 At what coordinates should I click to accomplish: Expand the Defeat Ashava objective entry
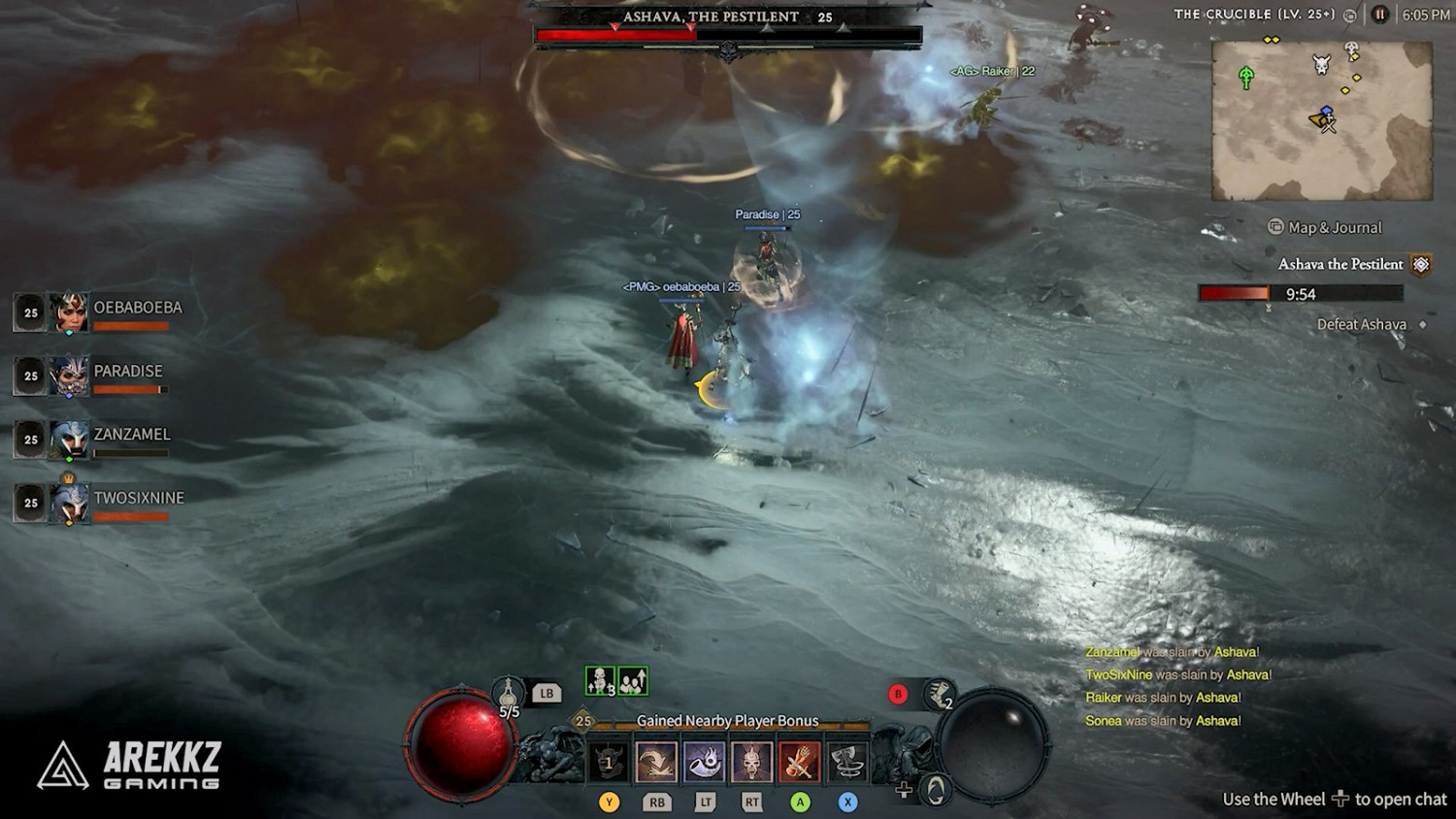[x=1363, y=324]
